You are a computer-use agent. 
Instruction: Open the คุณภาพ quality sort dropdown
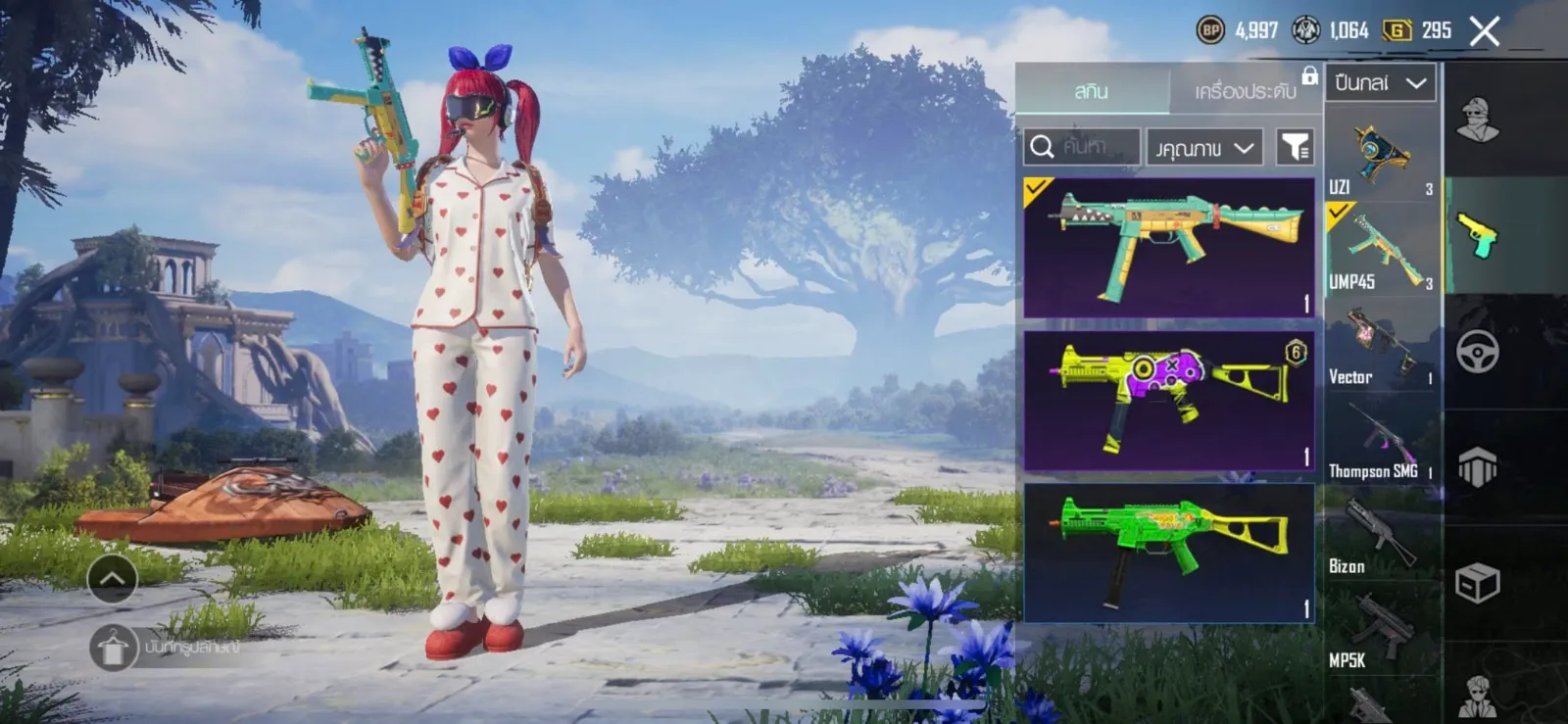click(x=1204, y=148)
